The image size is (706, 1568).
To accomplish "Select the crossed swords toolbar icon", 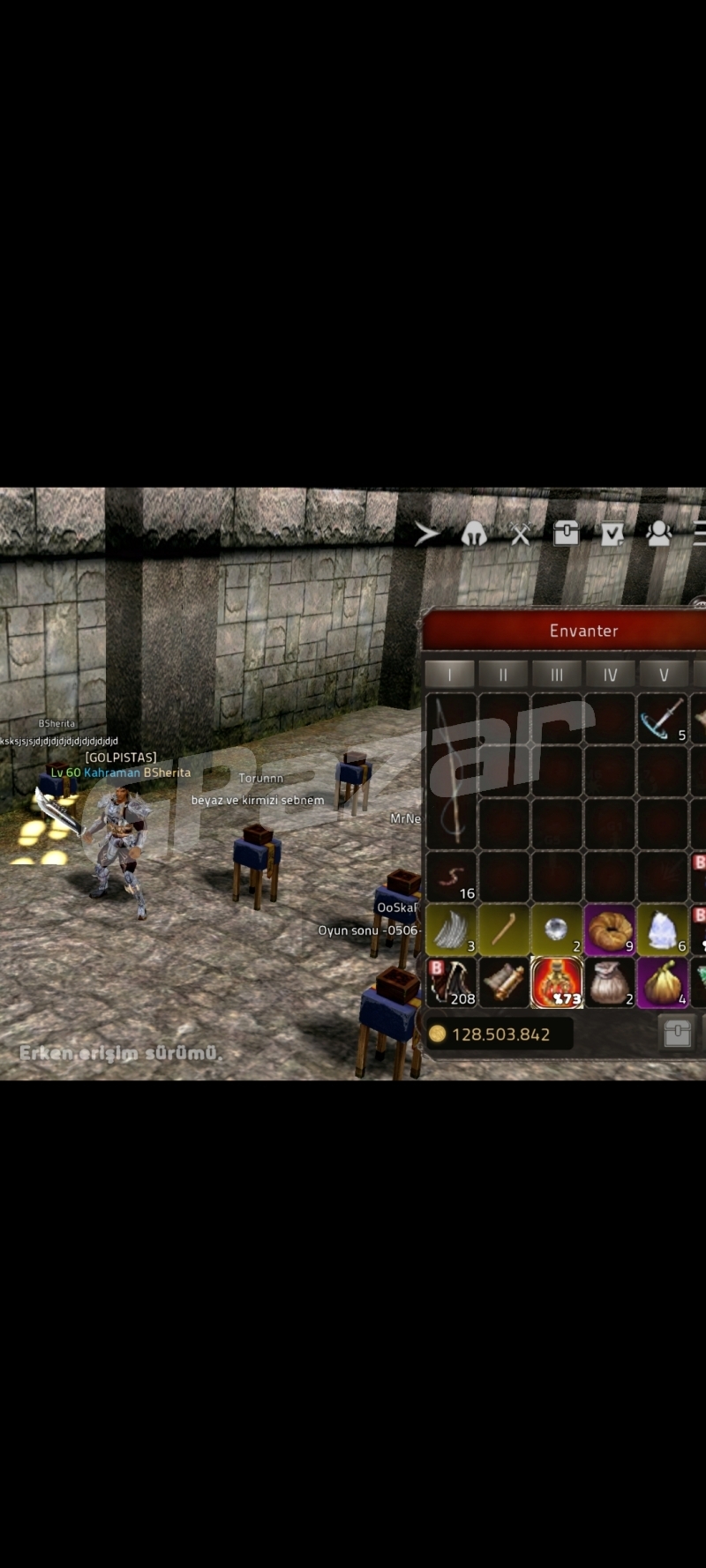I will pos(521,534).
